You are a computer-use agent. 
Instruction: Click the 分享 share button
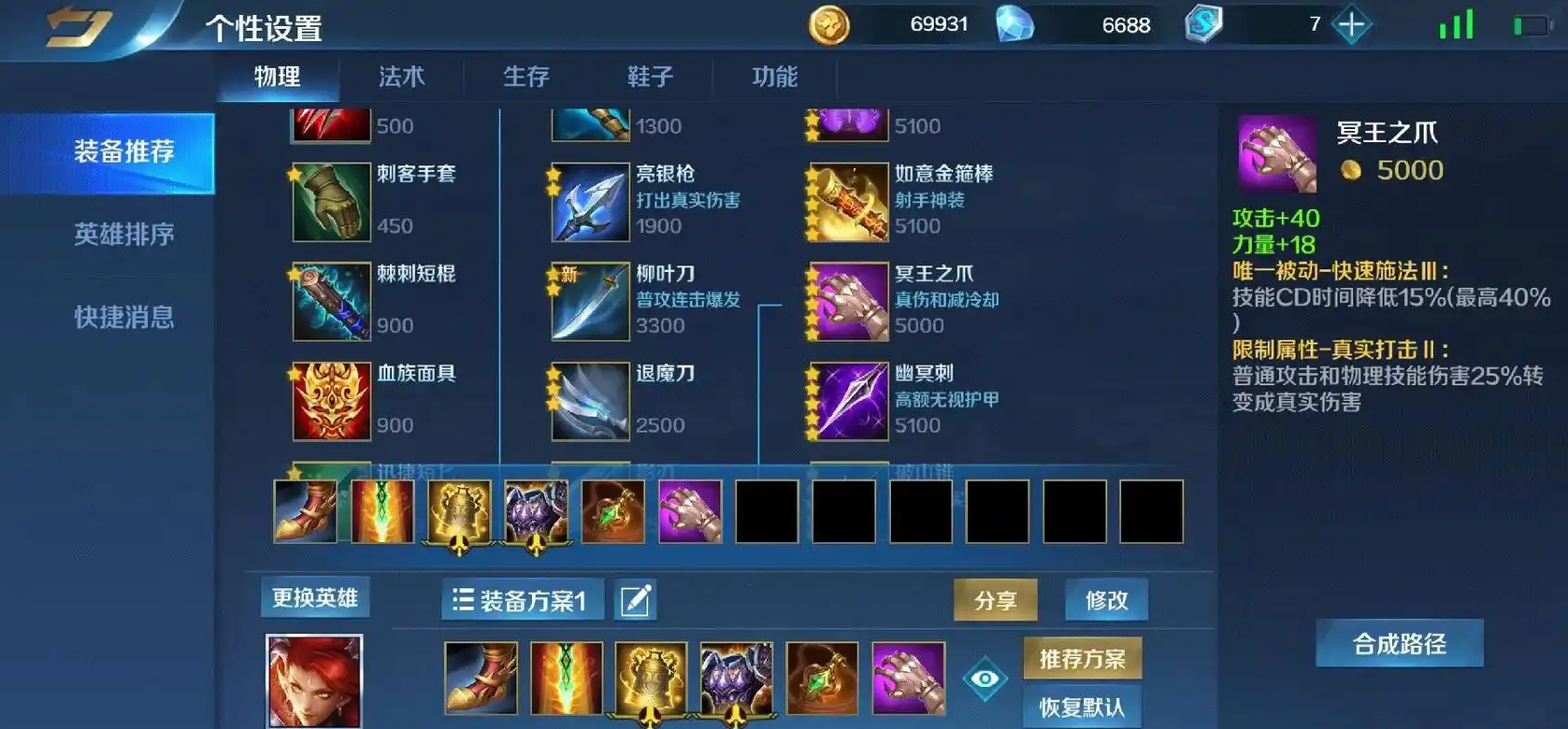pos(995,601)
